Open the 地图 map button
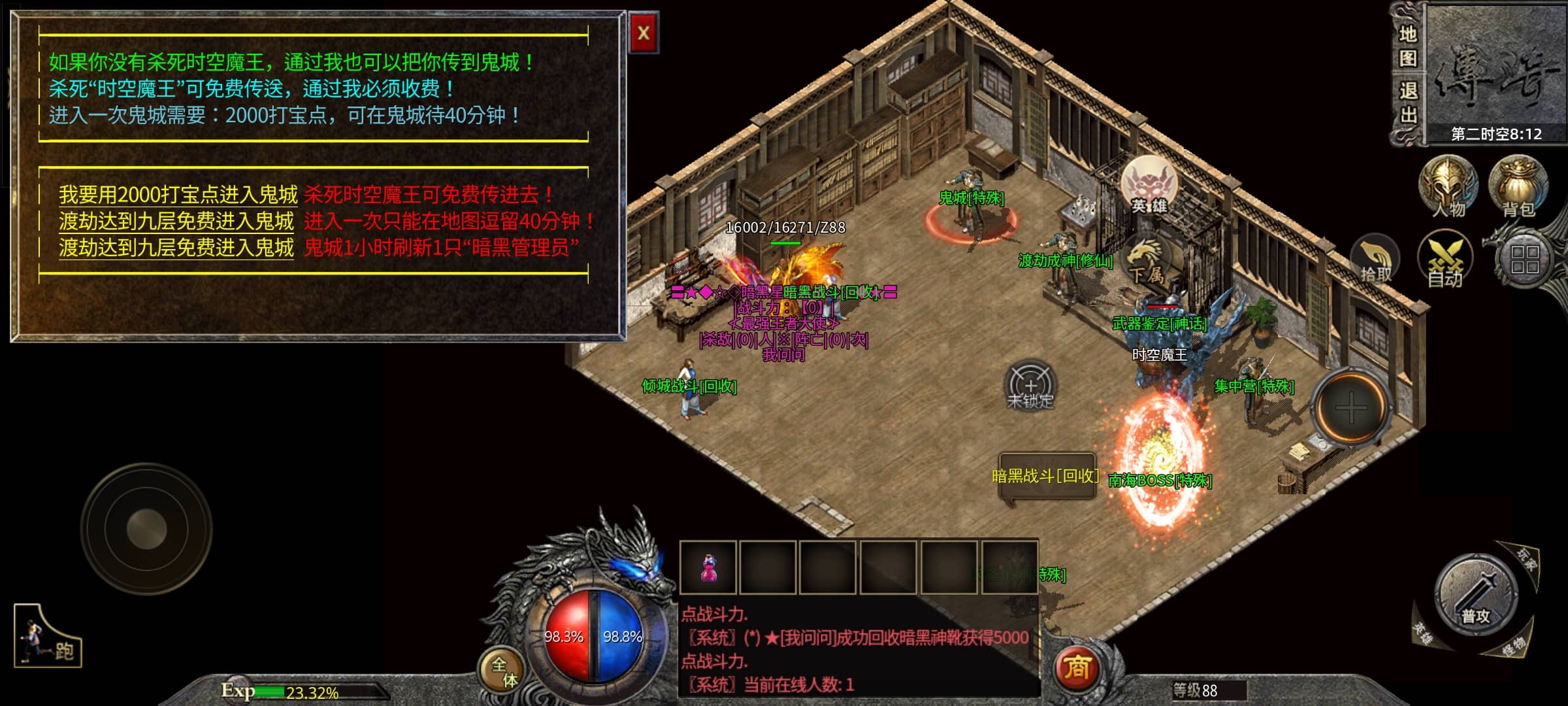Image resolution: width=1568 pixels, height=706 pixels. (x=1407, y=46)
